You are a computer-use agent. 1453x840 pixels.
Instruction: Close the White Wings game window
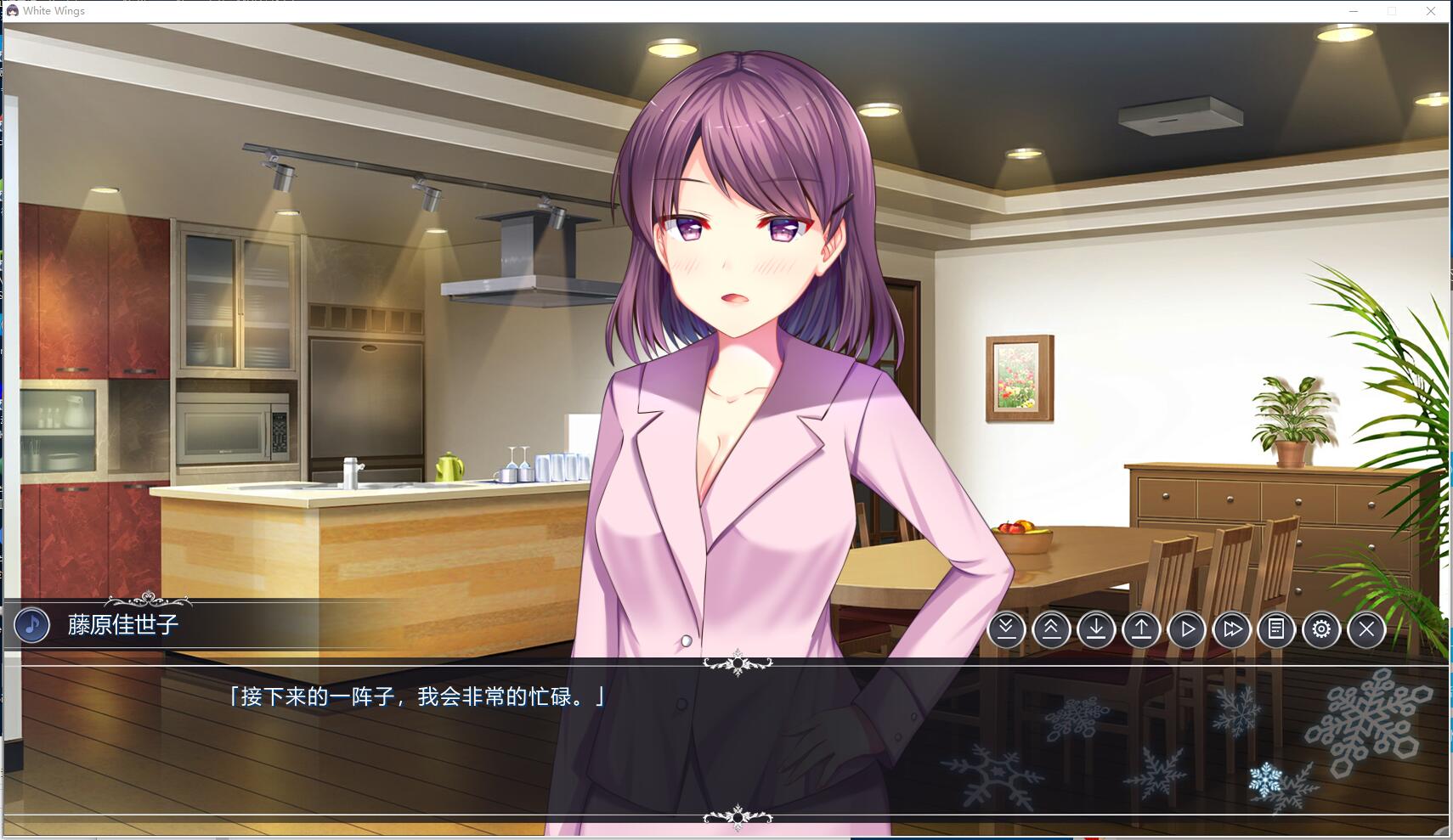point(1431,10)
